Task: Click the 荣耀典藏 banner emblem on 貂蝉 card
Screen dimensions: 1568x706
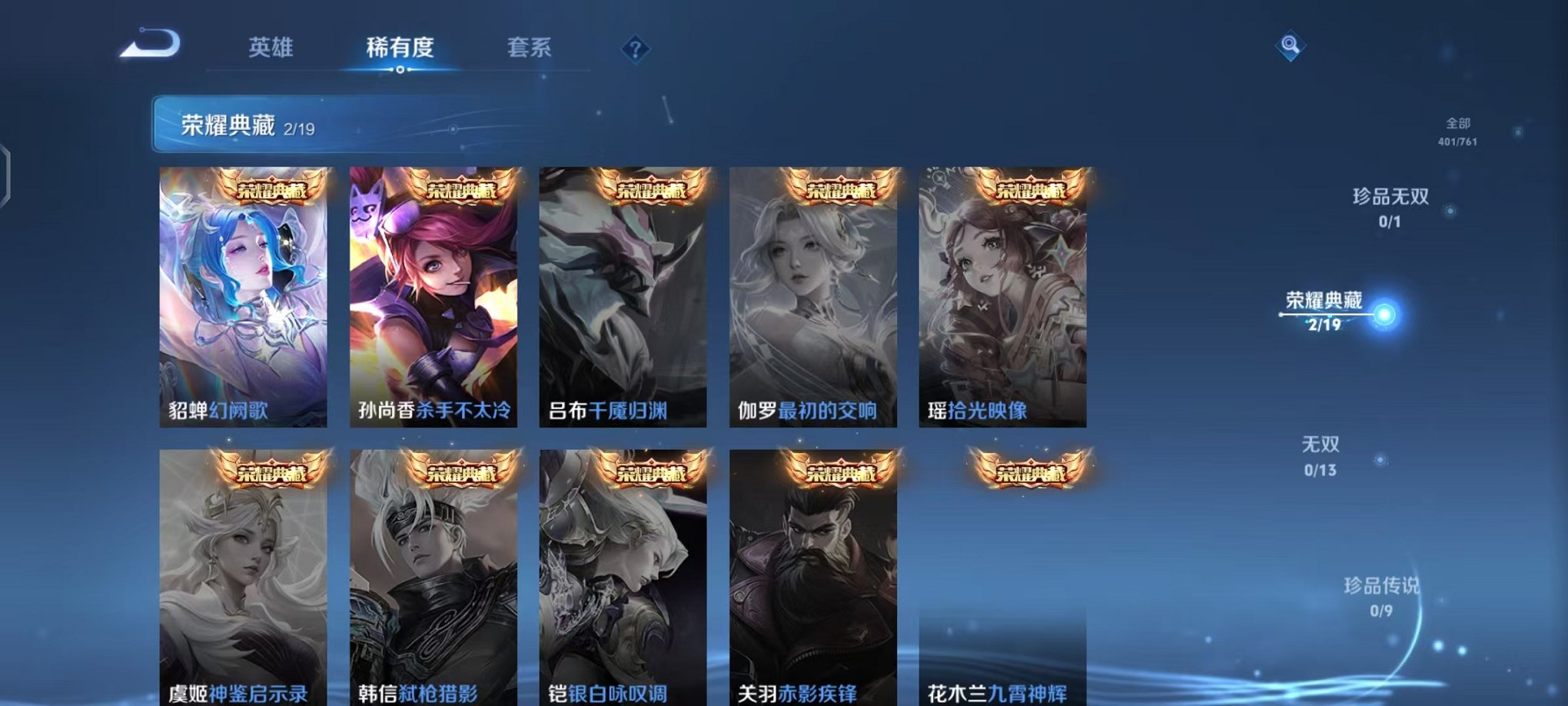Action: click(x=273, y=190)
